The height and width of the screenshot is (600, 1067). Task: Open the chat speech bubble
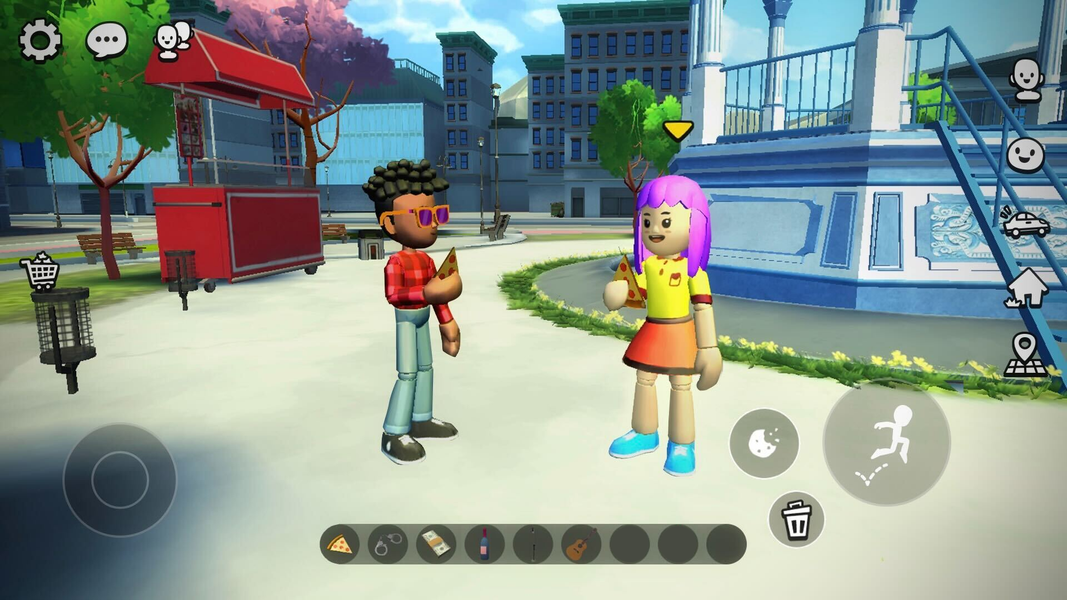(x=106, y=41)
